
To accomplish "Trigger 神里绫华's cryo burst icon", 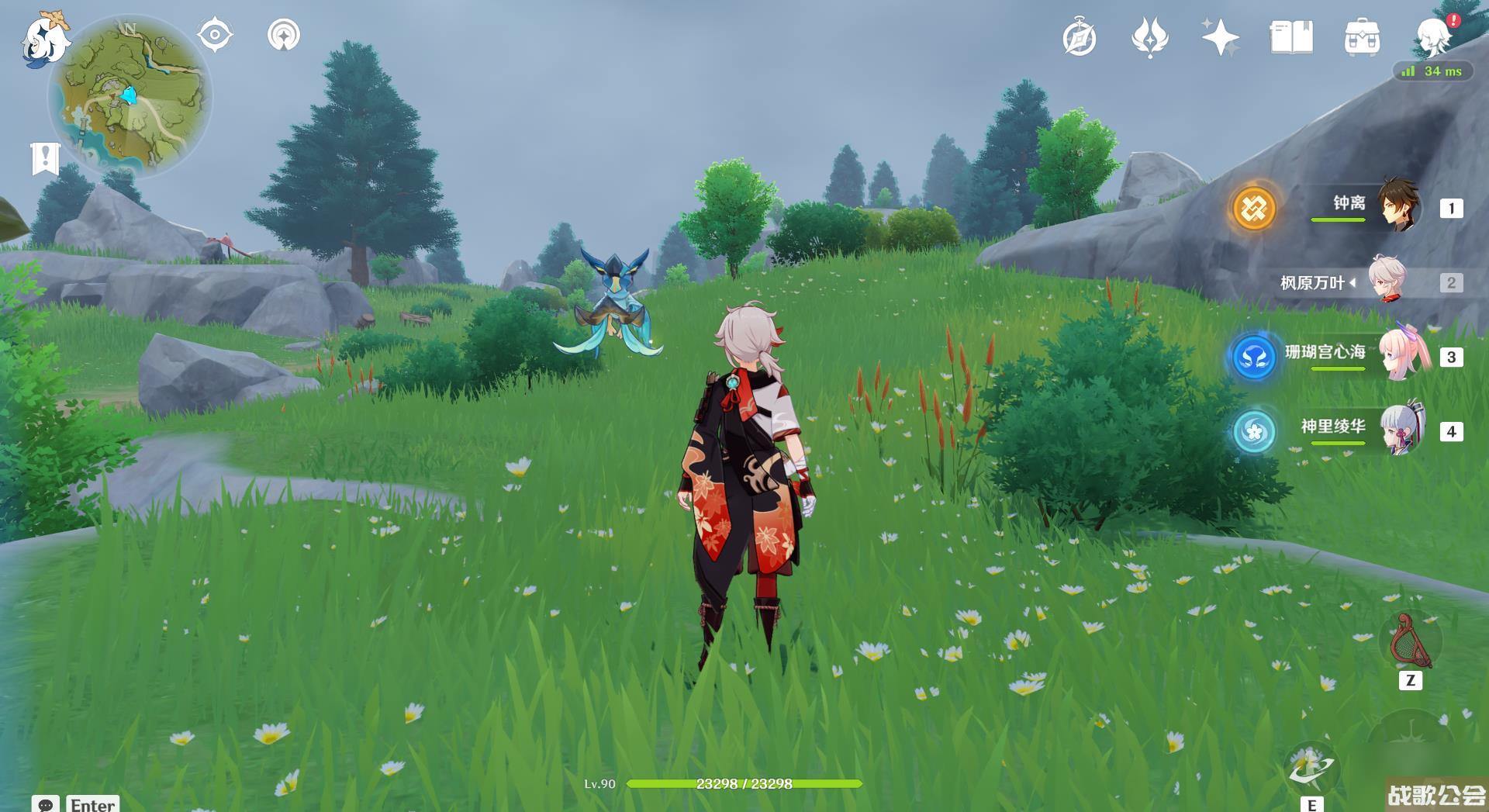I will click(1254, 430).
